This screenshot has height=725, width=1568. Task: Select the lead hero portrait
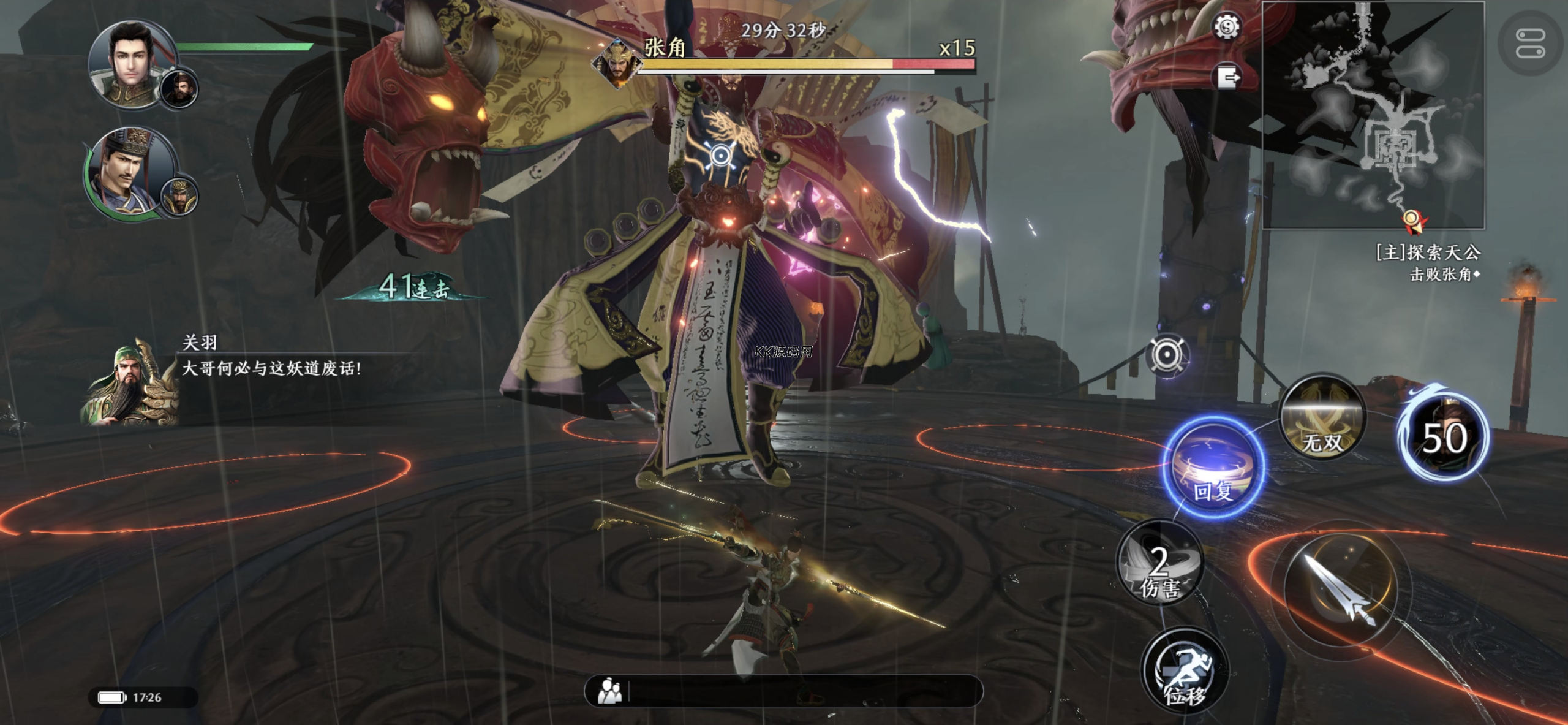pos(132,64)
